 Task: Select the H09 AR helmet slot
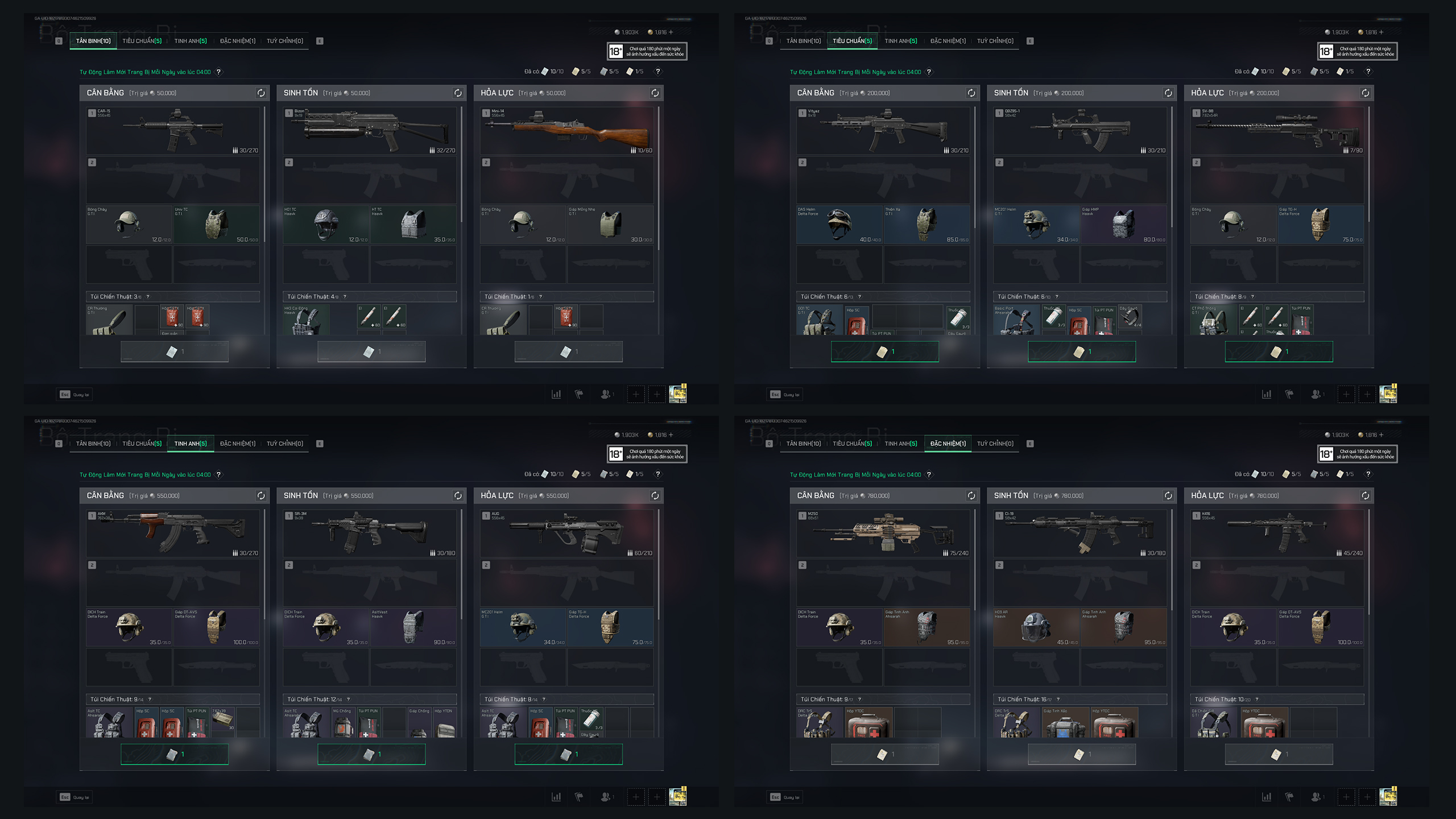click(1036, 627)
